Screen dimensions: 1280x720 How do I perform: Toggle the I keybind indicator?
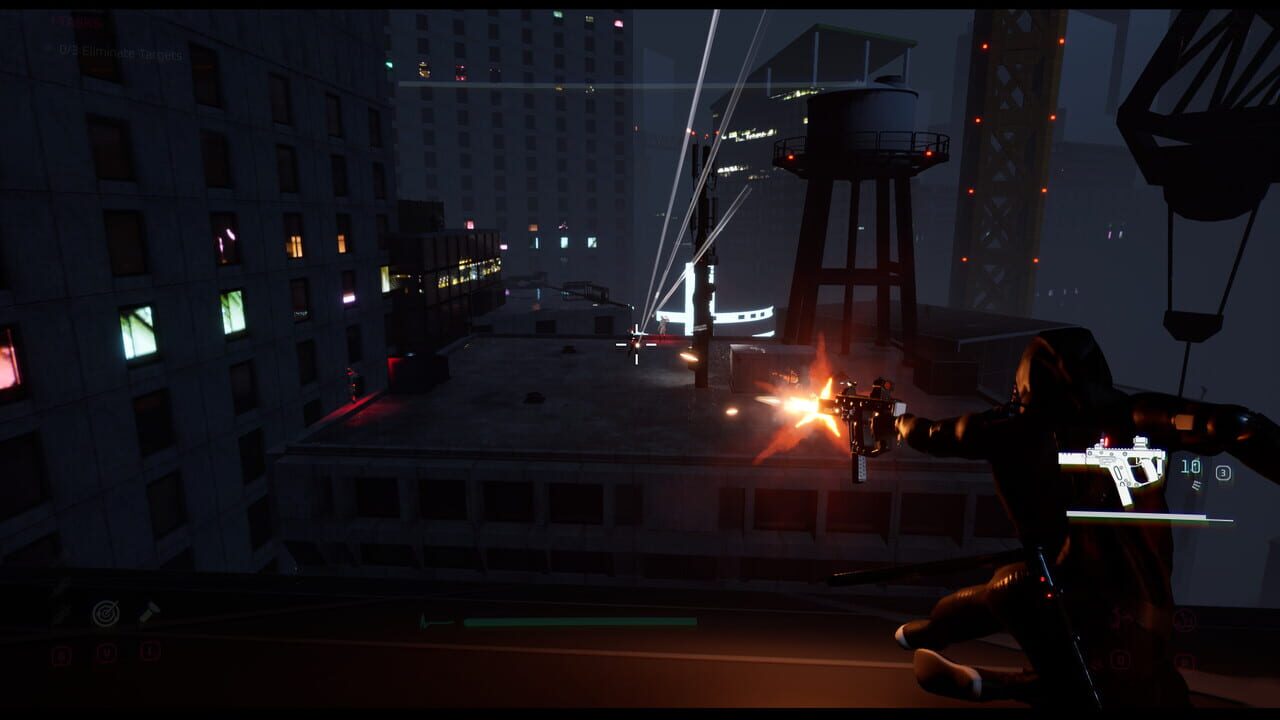149,651
